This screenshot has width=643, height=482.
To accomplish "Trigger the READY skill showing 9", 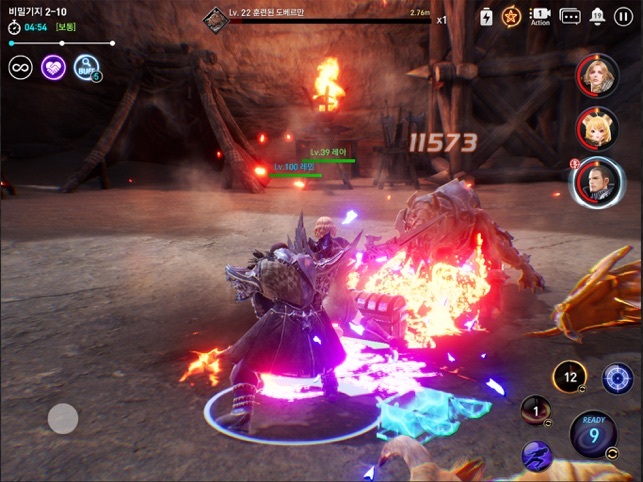I will coord(593,434).
